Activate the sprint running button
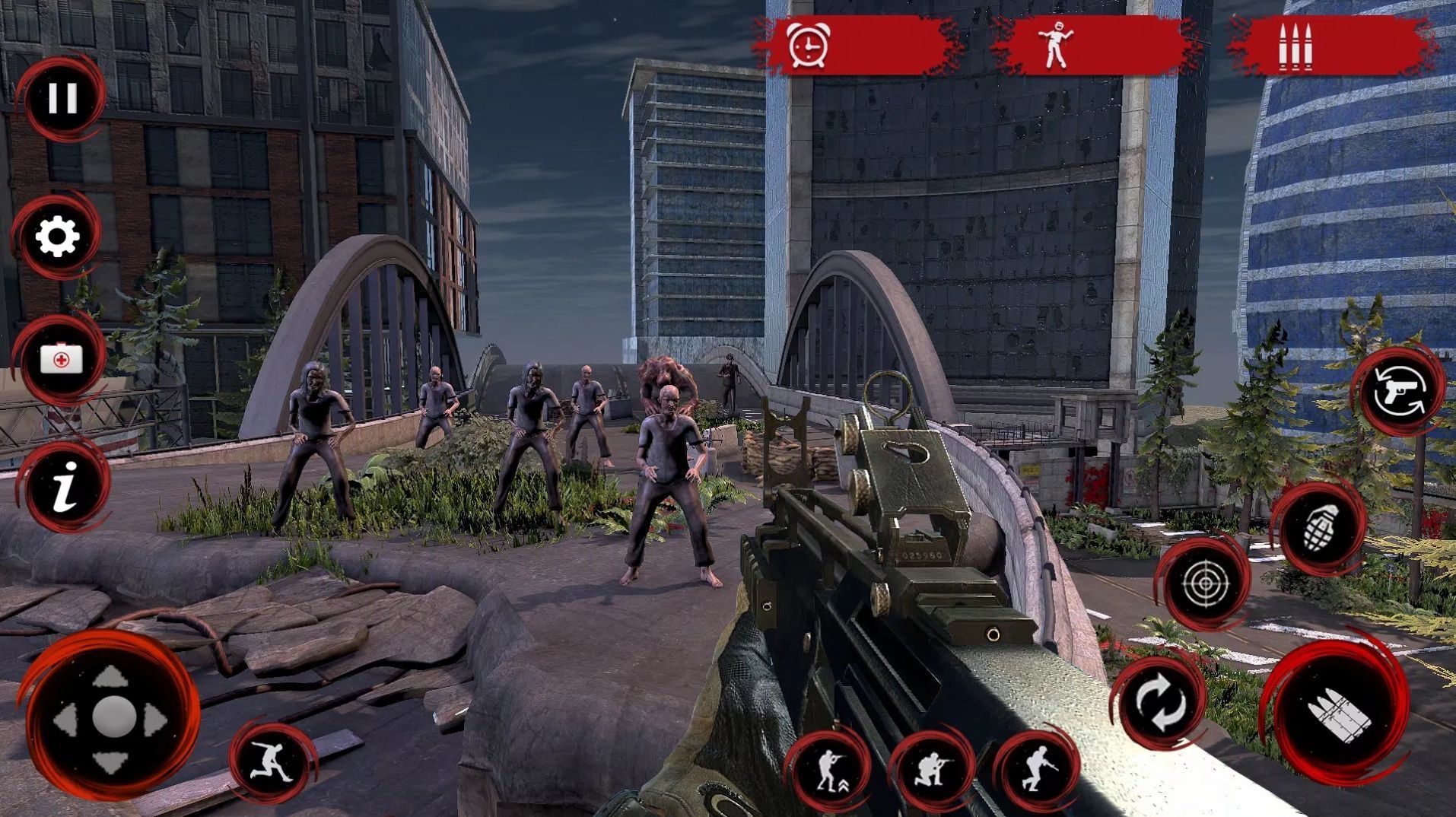 coord(272,761)
